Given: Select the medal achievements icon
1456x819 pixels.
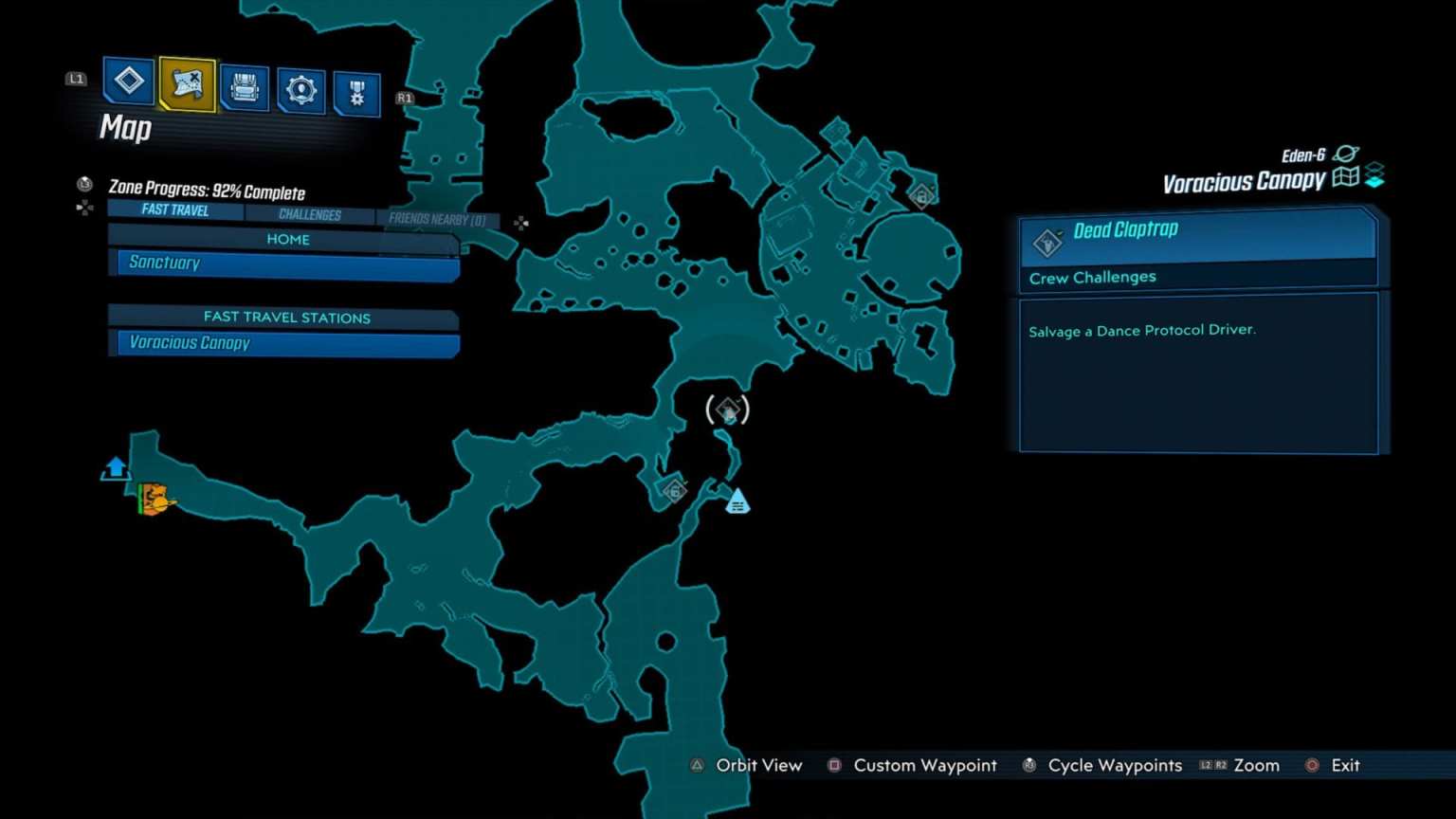Looking at the screenshot, I should point(357,88).
